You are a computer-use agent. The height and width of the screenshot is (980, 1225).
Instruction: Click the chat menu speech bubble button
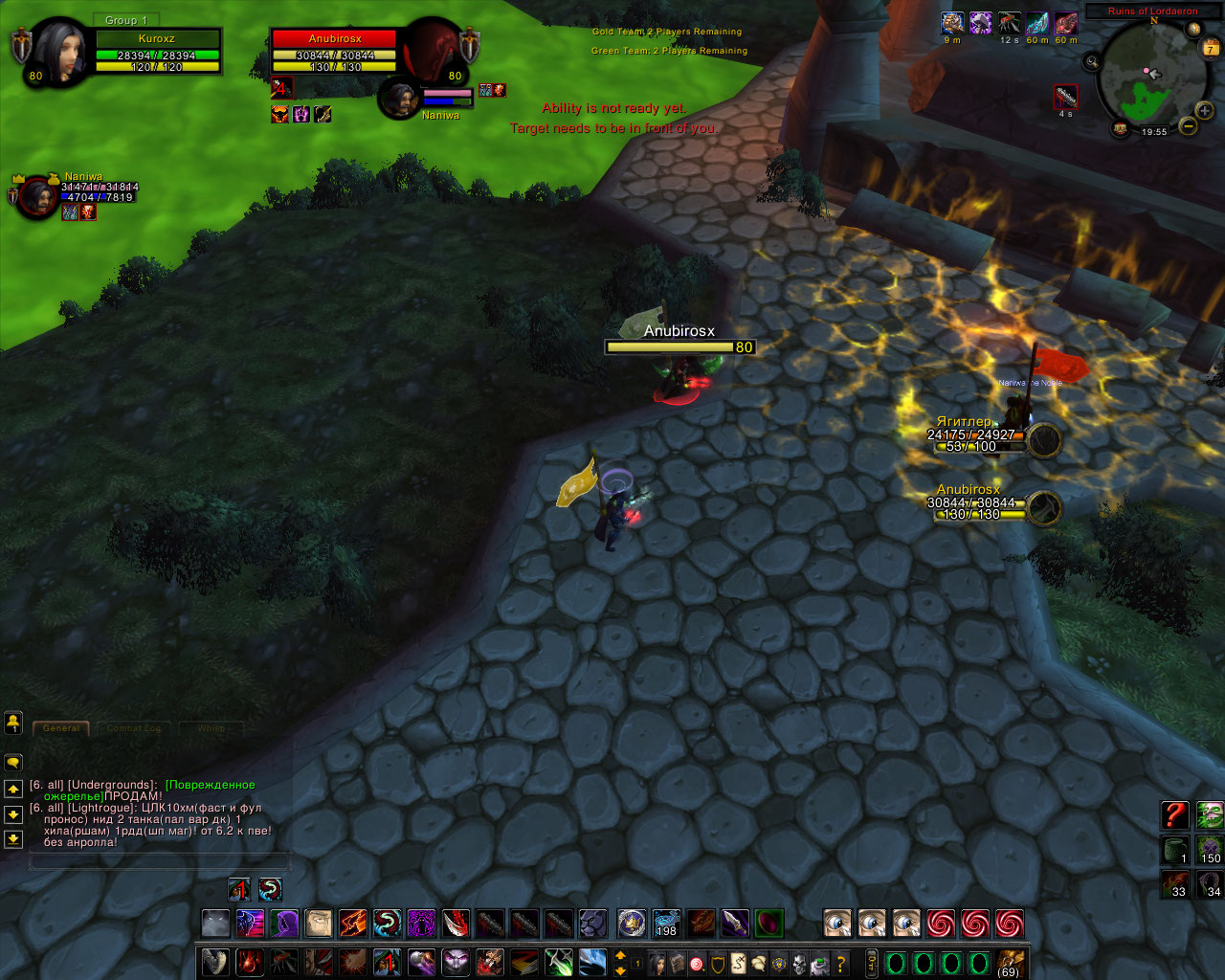tap(13, 763)
